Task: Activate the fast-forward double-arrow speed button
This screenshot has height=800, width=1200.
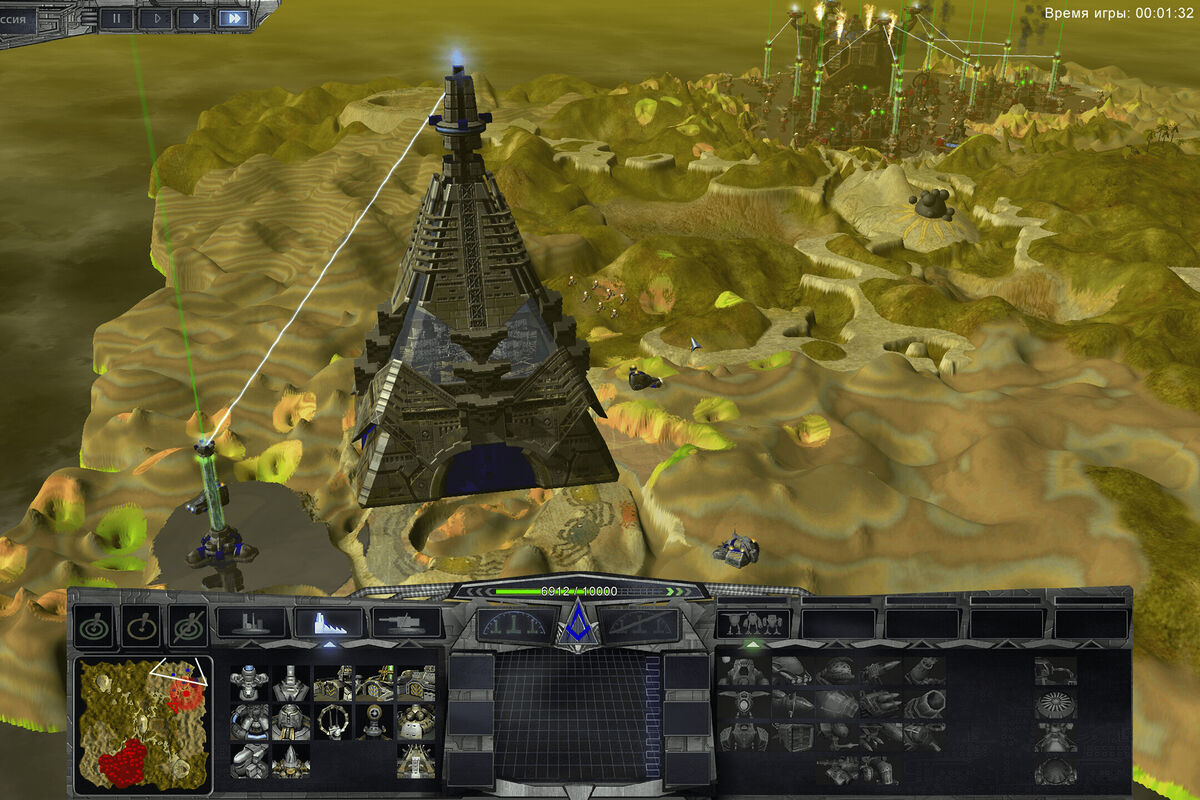Action: click(x=233, y=17)
